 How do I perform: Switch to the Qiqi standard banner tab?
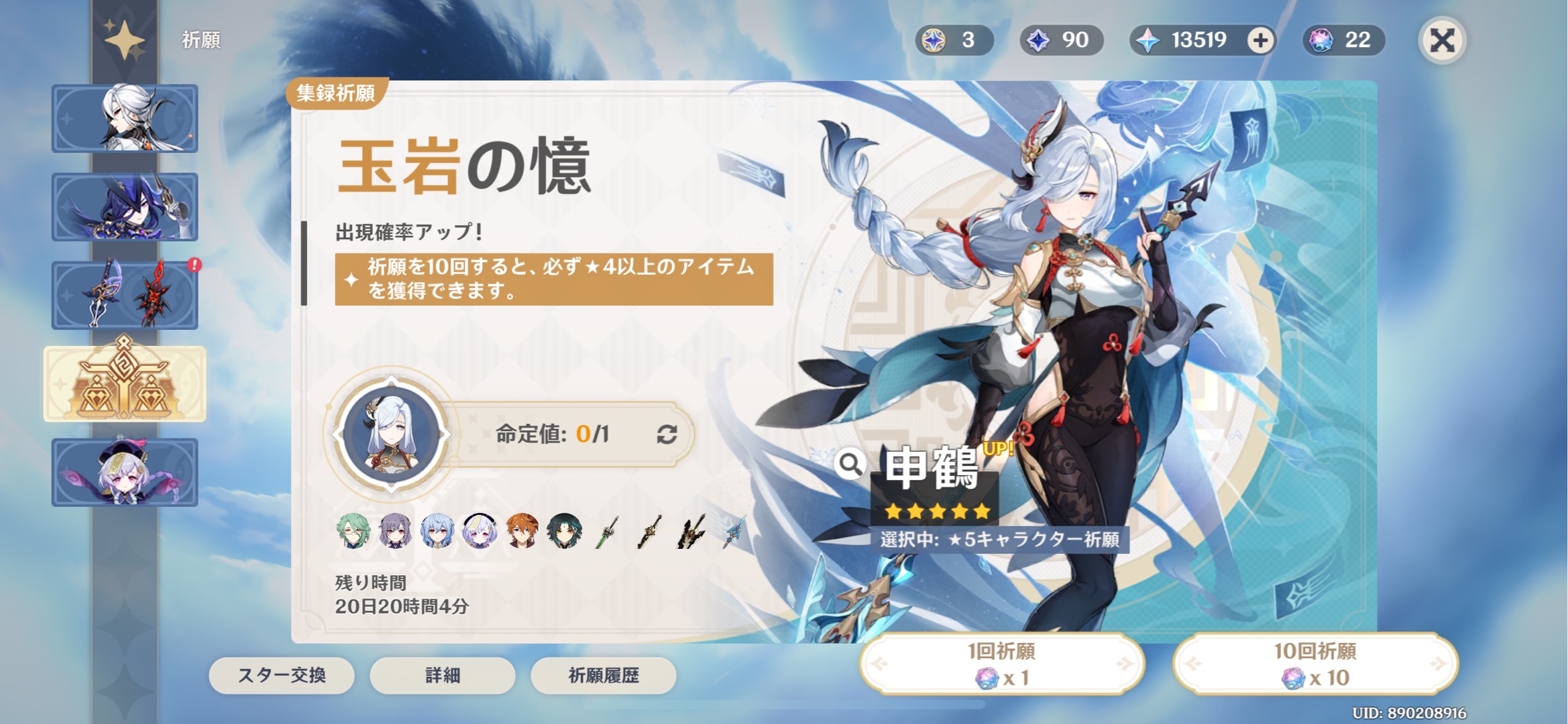pyautogui.click(x=125, y=472)
